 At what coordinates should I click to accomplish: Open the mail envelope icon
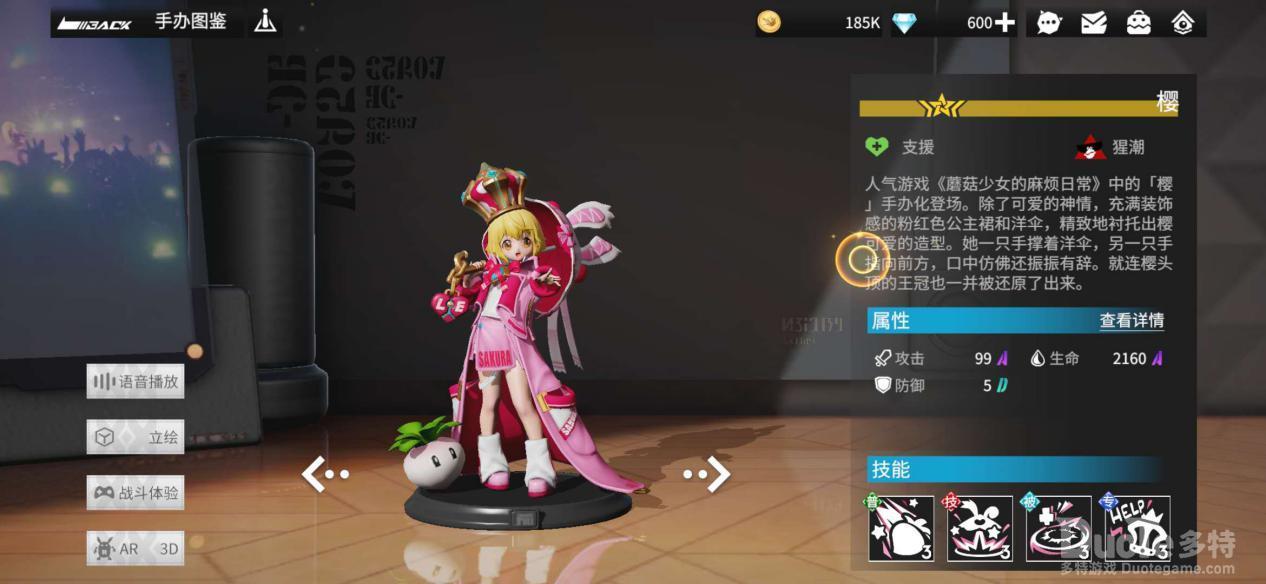pyautogui.click(x=1094, y=23)
